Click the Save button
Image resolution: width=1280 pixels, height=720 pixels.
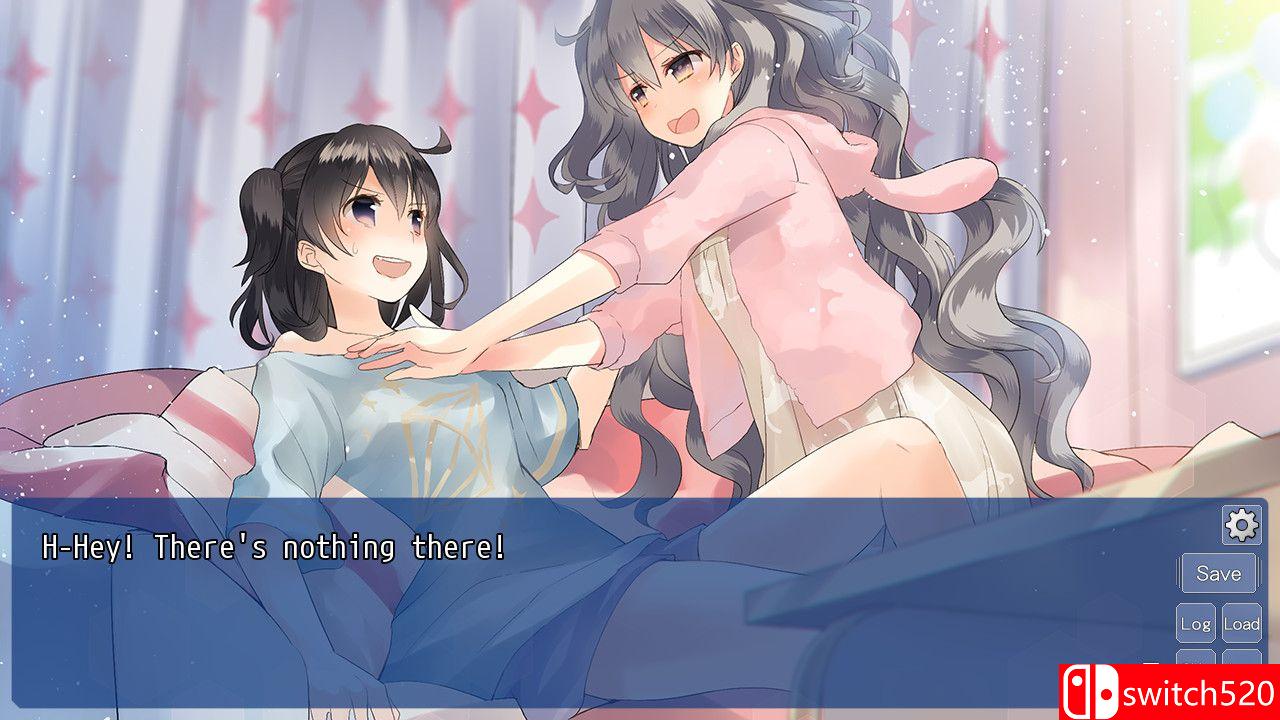(x=1218, y=573)
